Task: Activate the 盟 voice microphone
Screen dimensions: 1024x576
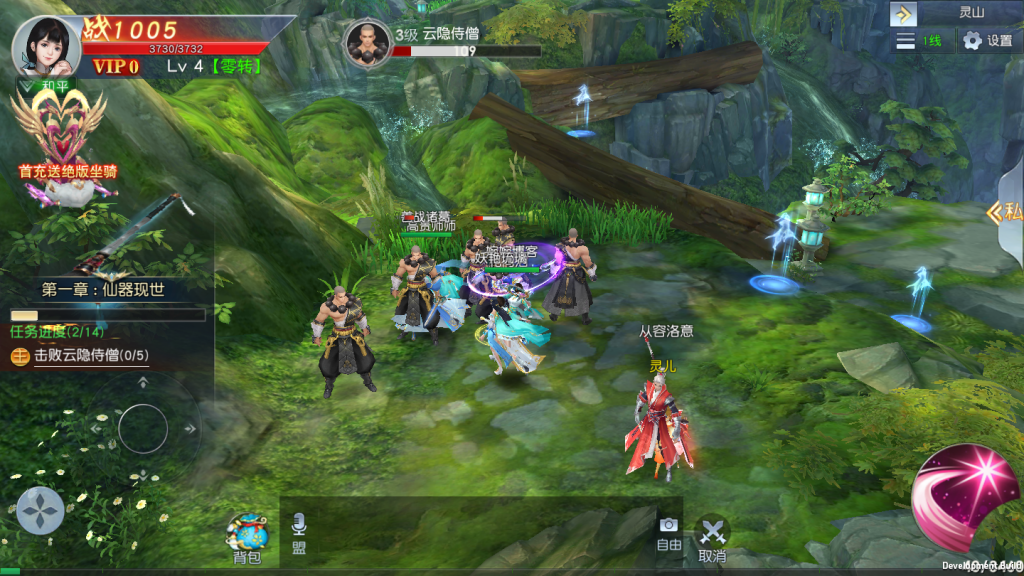Action: click(x=299, y=534)
